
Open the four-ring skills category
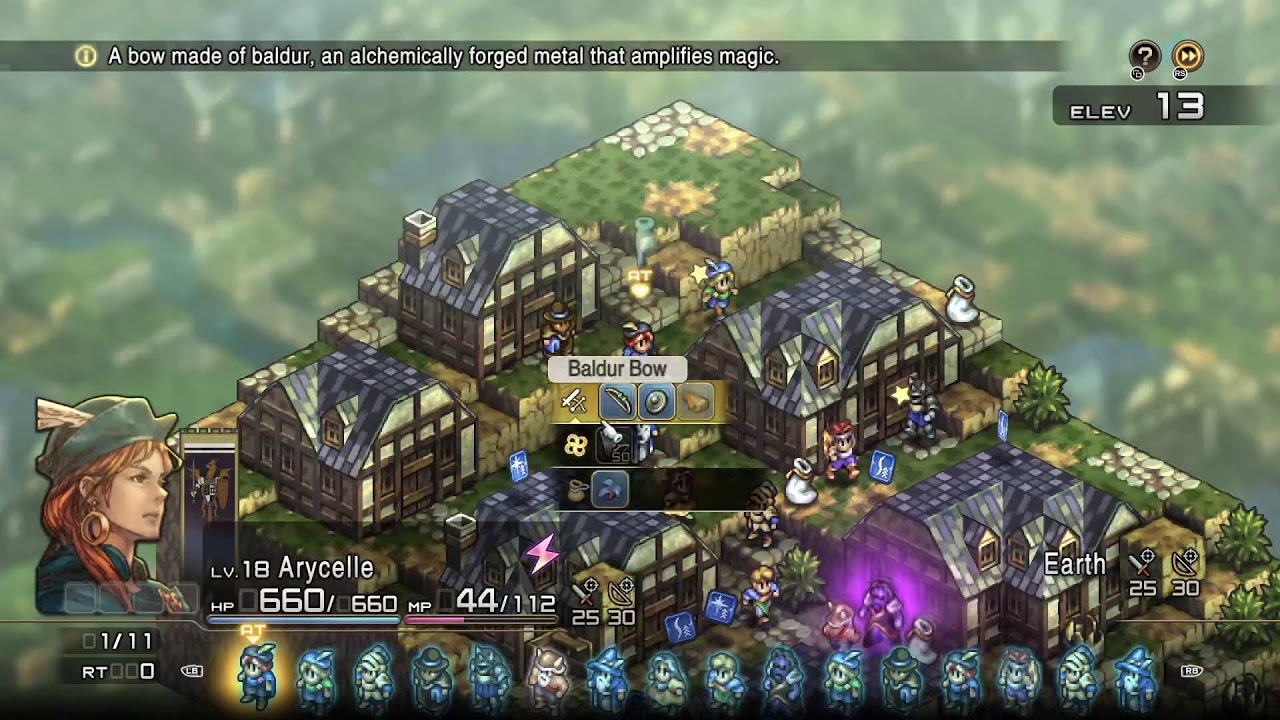pos(575,446)
